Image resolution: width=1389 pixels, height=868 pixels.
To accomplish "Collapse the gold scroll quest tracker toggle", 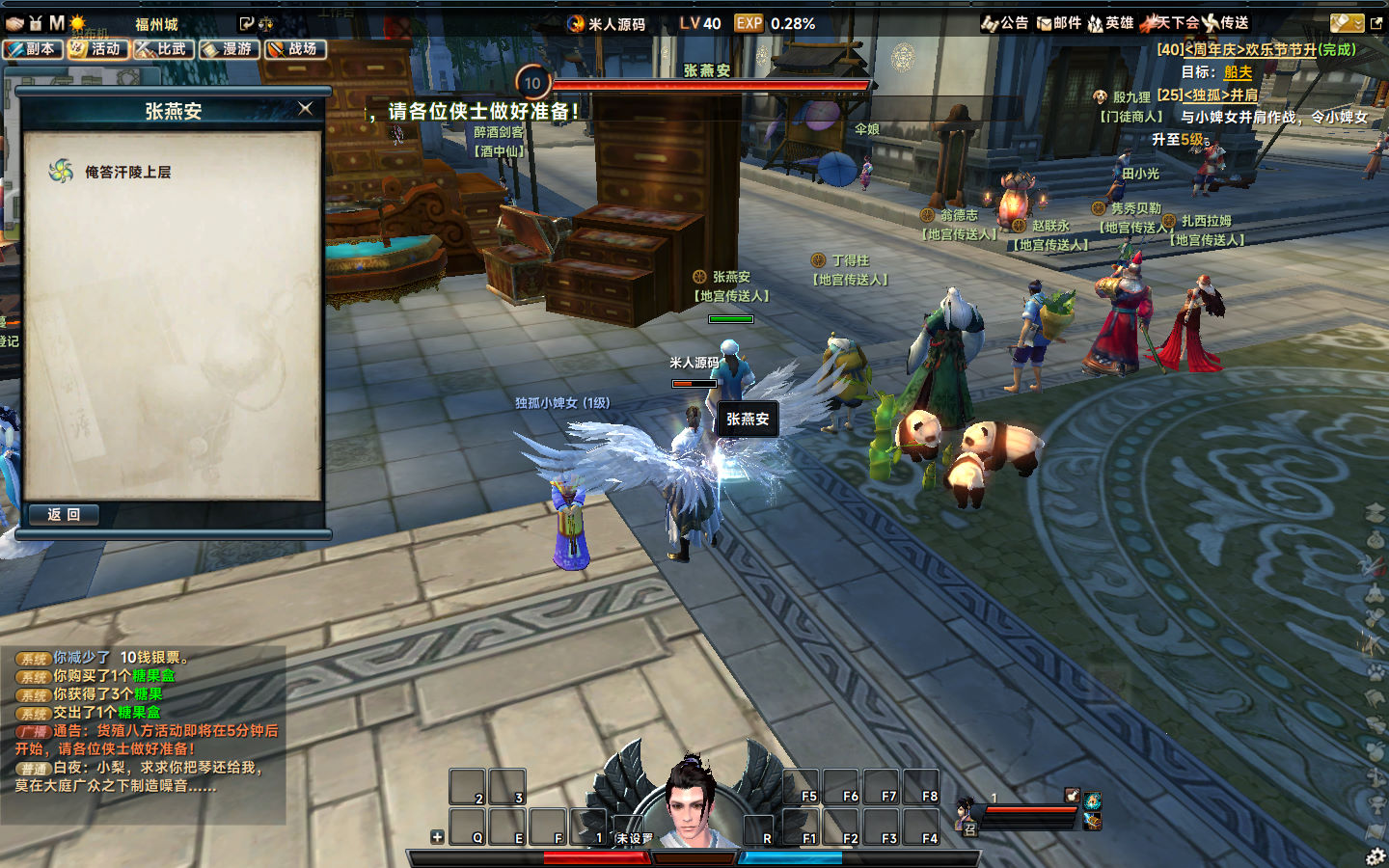I will [1347, 23].
